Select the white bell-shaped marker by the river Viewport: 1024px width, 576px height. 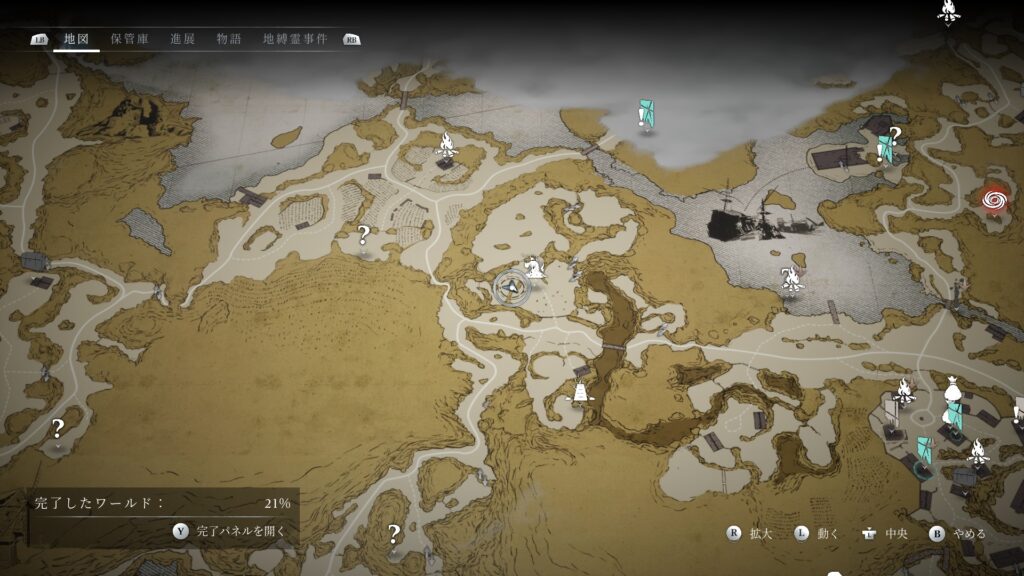(x=578, y=393)
